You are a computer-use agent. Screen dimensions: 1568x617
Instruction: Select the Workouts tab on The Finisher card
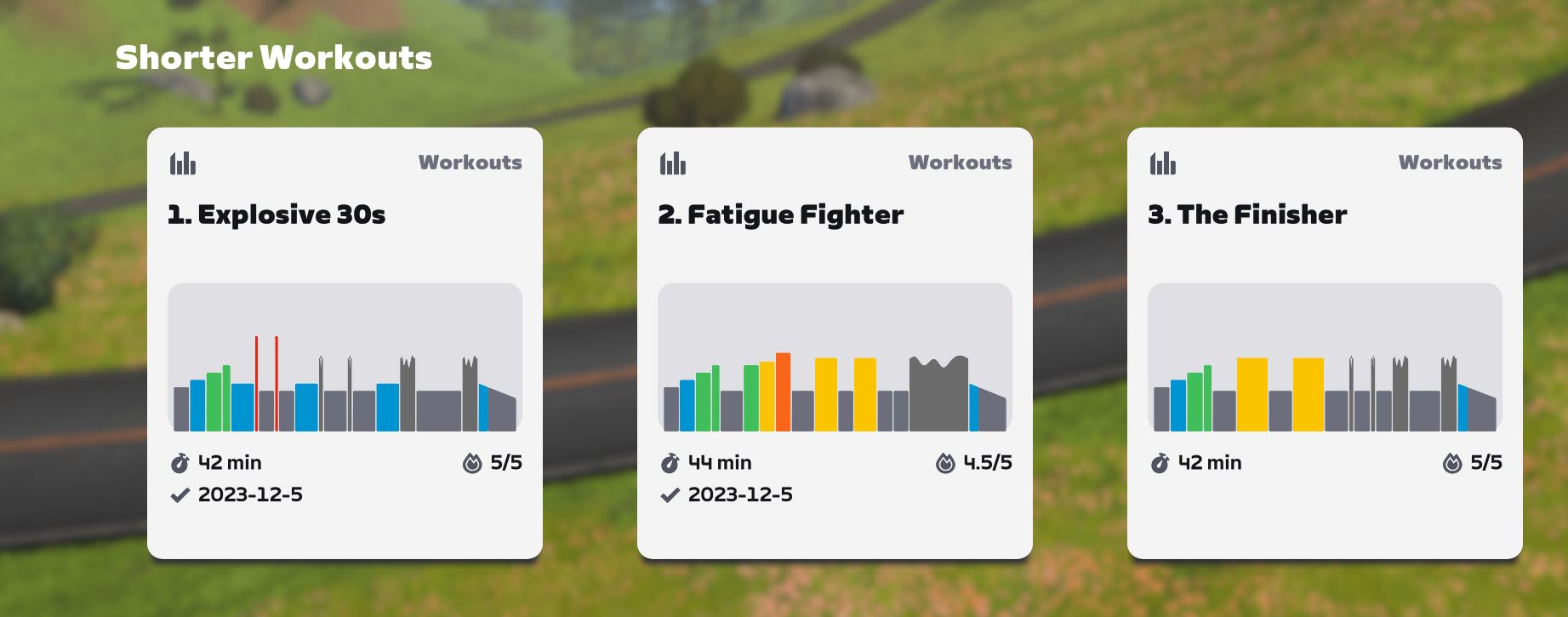coord(1450,163)
